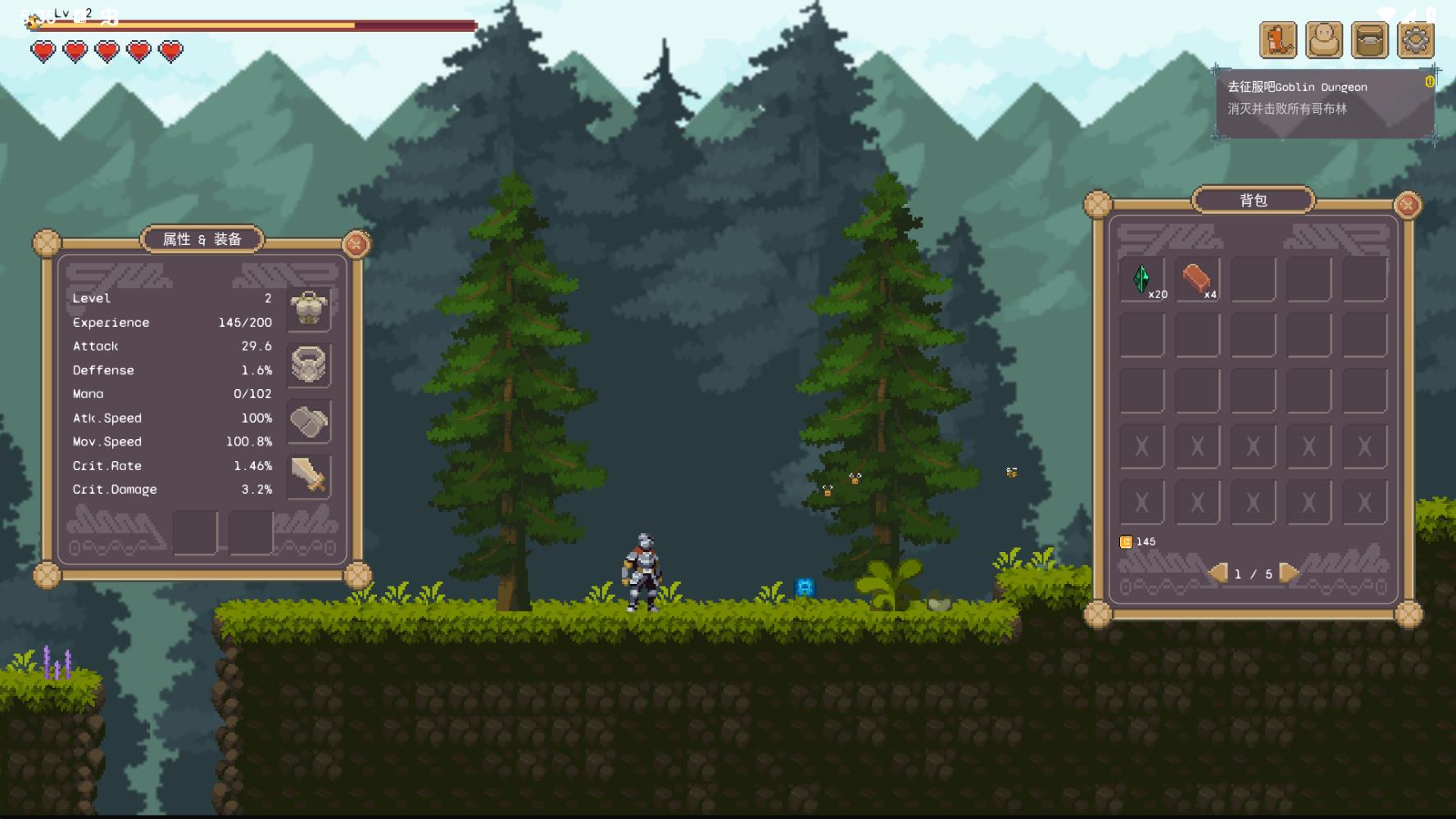Select the chest armor equipment slot
1456x819 pixels.
click(x=309, y=309)
